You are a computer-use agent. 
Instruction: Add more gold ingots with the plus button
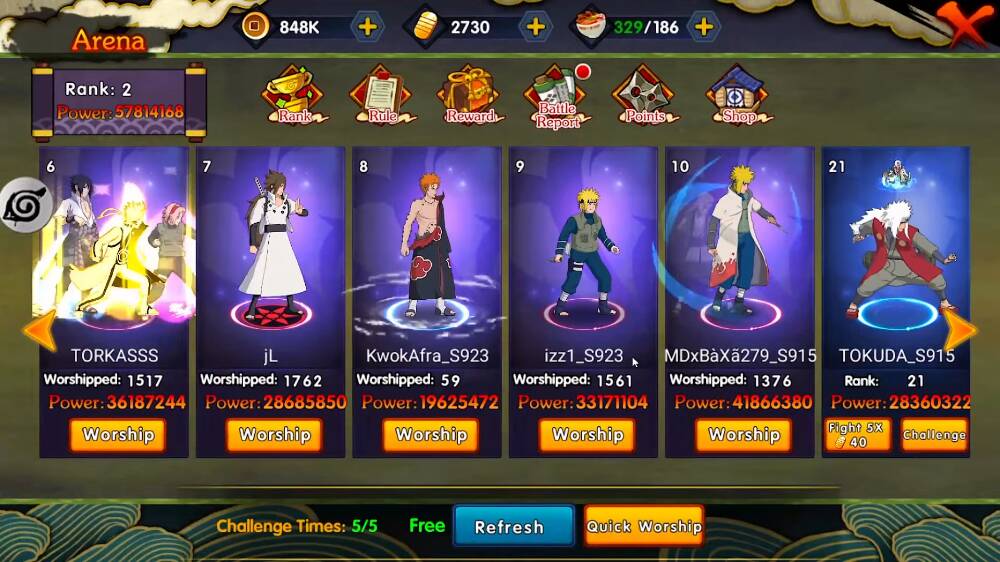point(536,27)
